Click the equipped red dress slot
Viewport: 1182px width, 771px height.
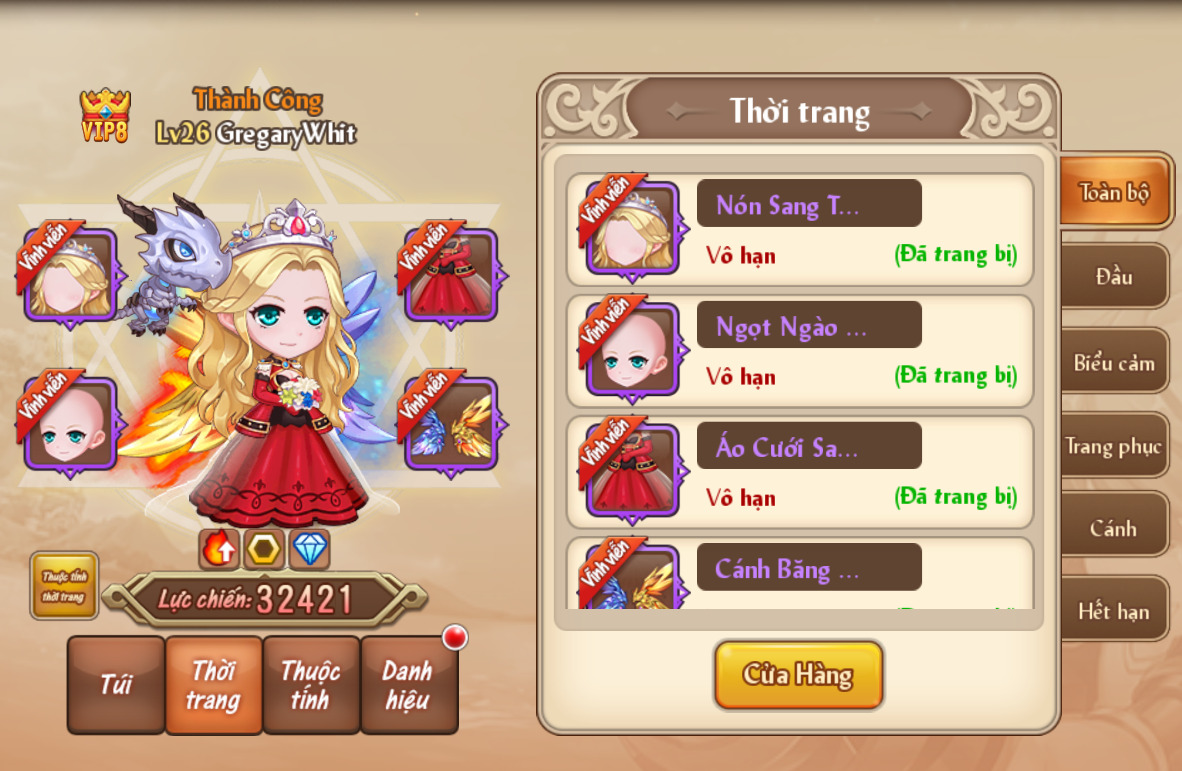450,274
